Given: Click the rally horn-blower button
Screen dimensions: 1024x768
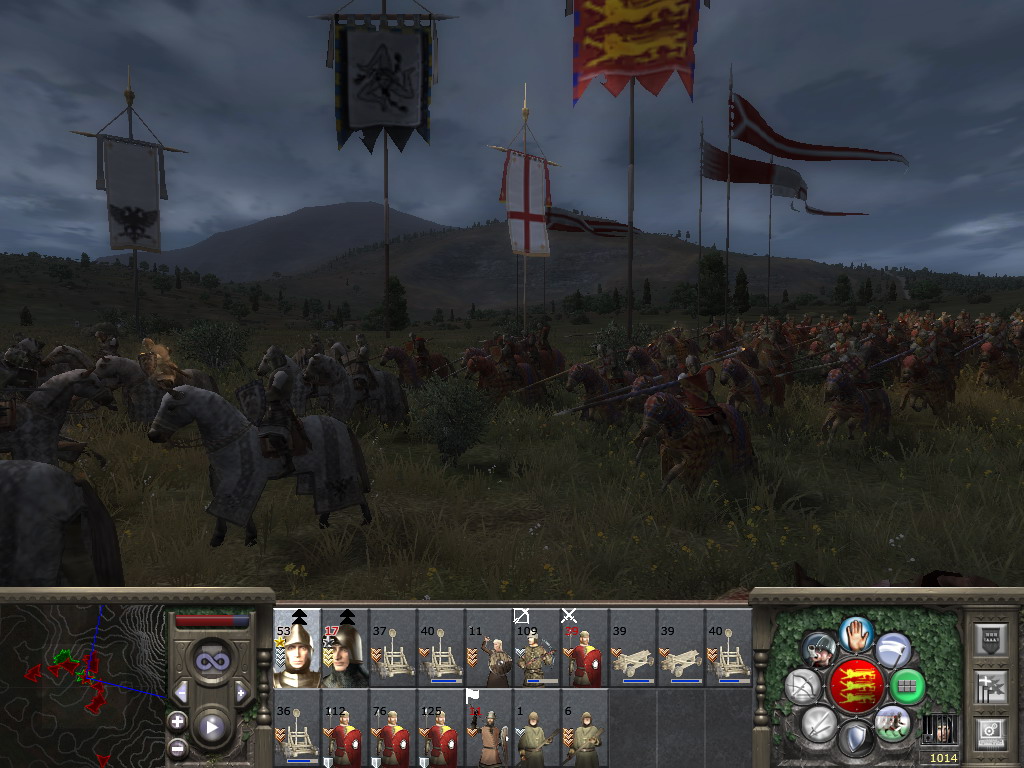Looking at the screenshot, I should (x=820, y=649).
